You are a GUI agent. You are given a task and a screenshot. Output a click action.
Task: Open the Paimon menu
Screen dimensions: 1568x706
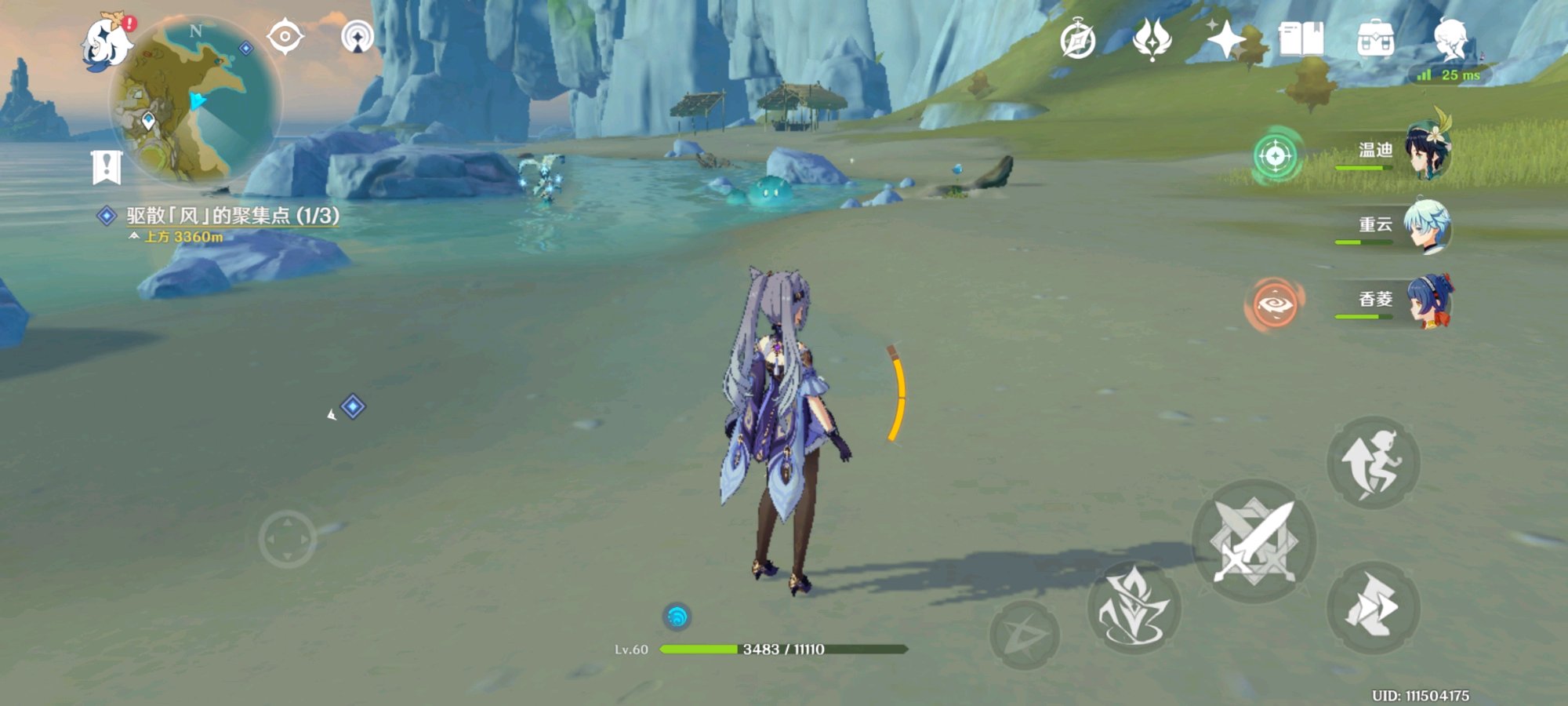point(107,42)
